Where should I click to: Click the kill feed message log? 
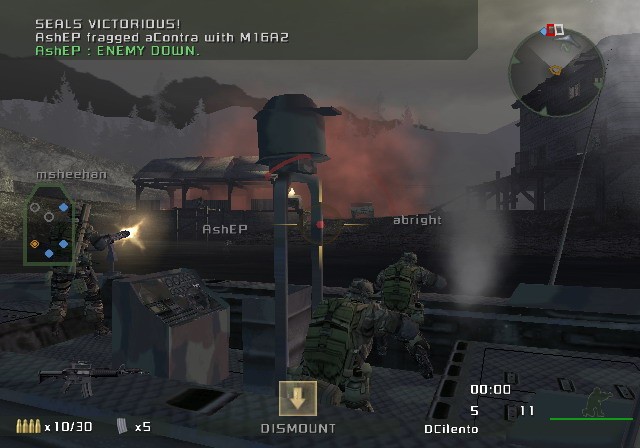click(160, 36)
